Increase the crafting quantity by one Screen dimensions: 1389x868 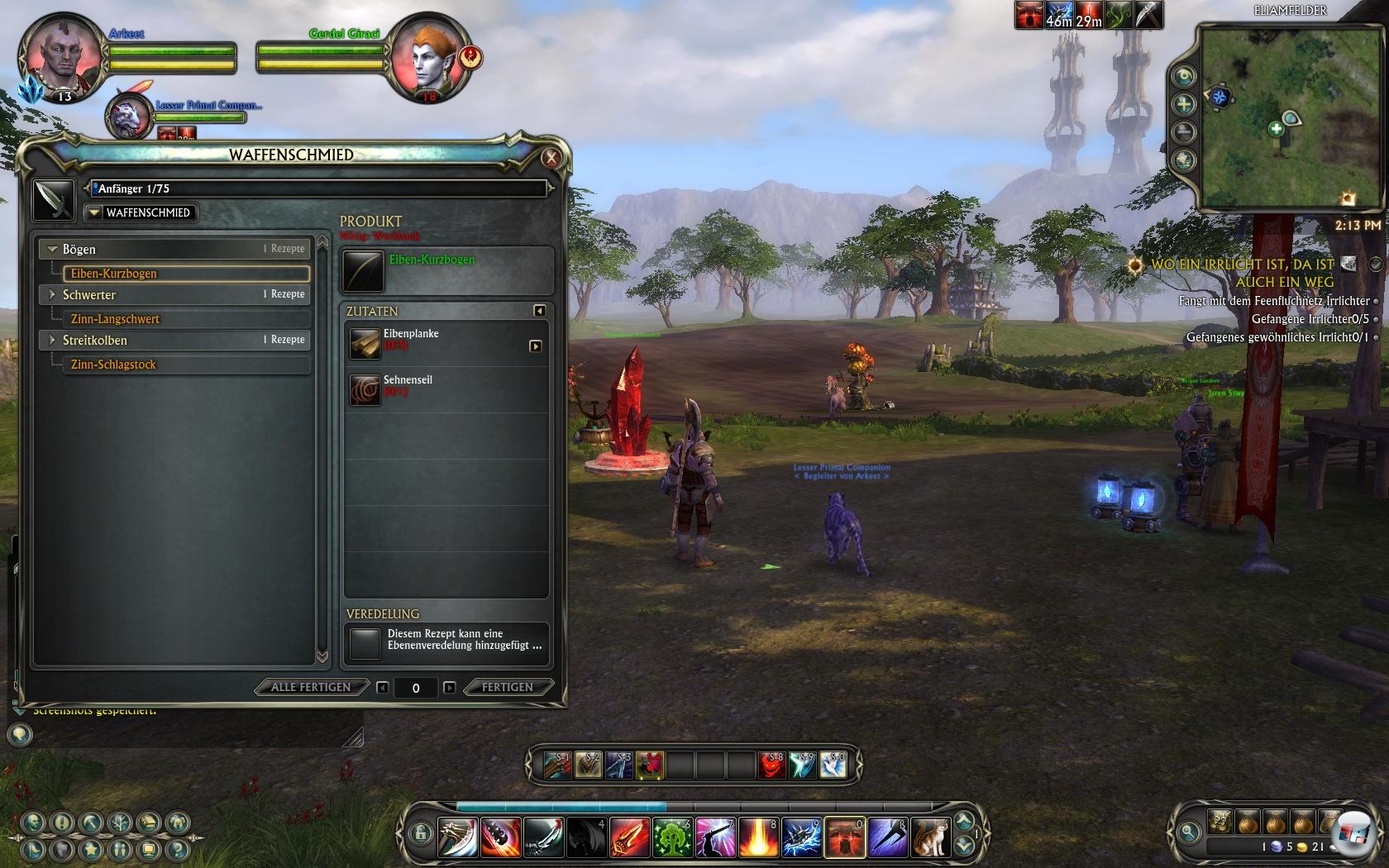point(449,687)
